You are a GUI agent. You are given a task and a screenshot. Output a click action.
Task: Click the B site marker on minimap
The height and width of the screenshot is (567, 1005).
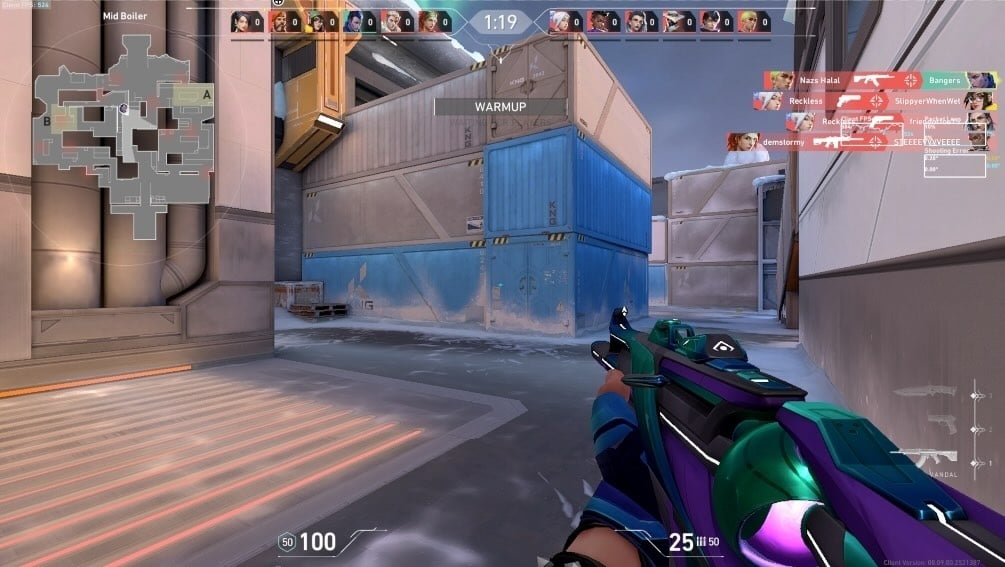[47, 120]
